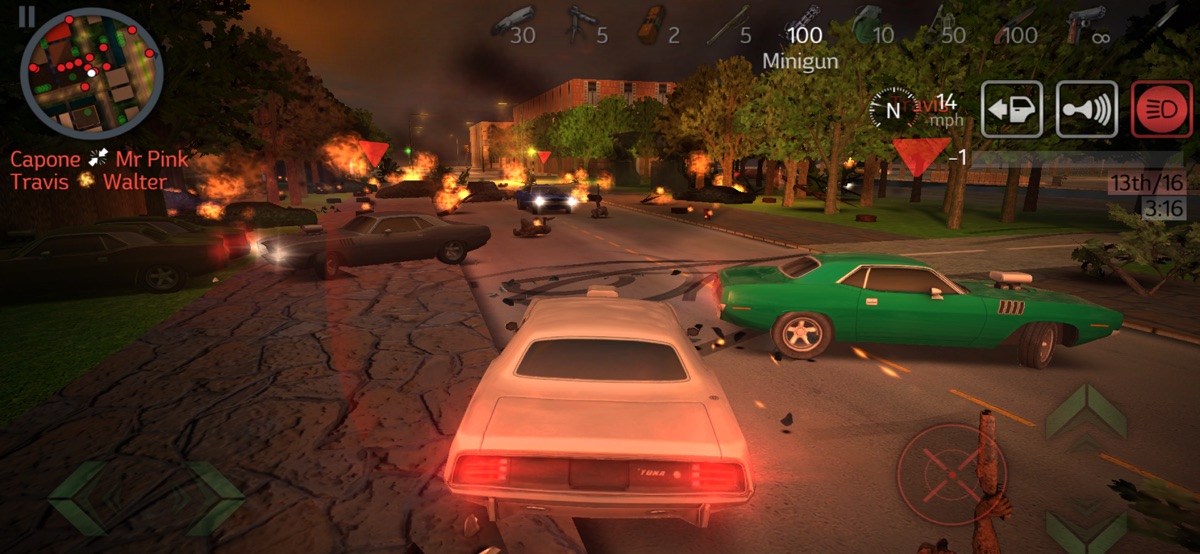Honk the car horn
This screenshot has height=554, width=1200.
1087,109
